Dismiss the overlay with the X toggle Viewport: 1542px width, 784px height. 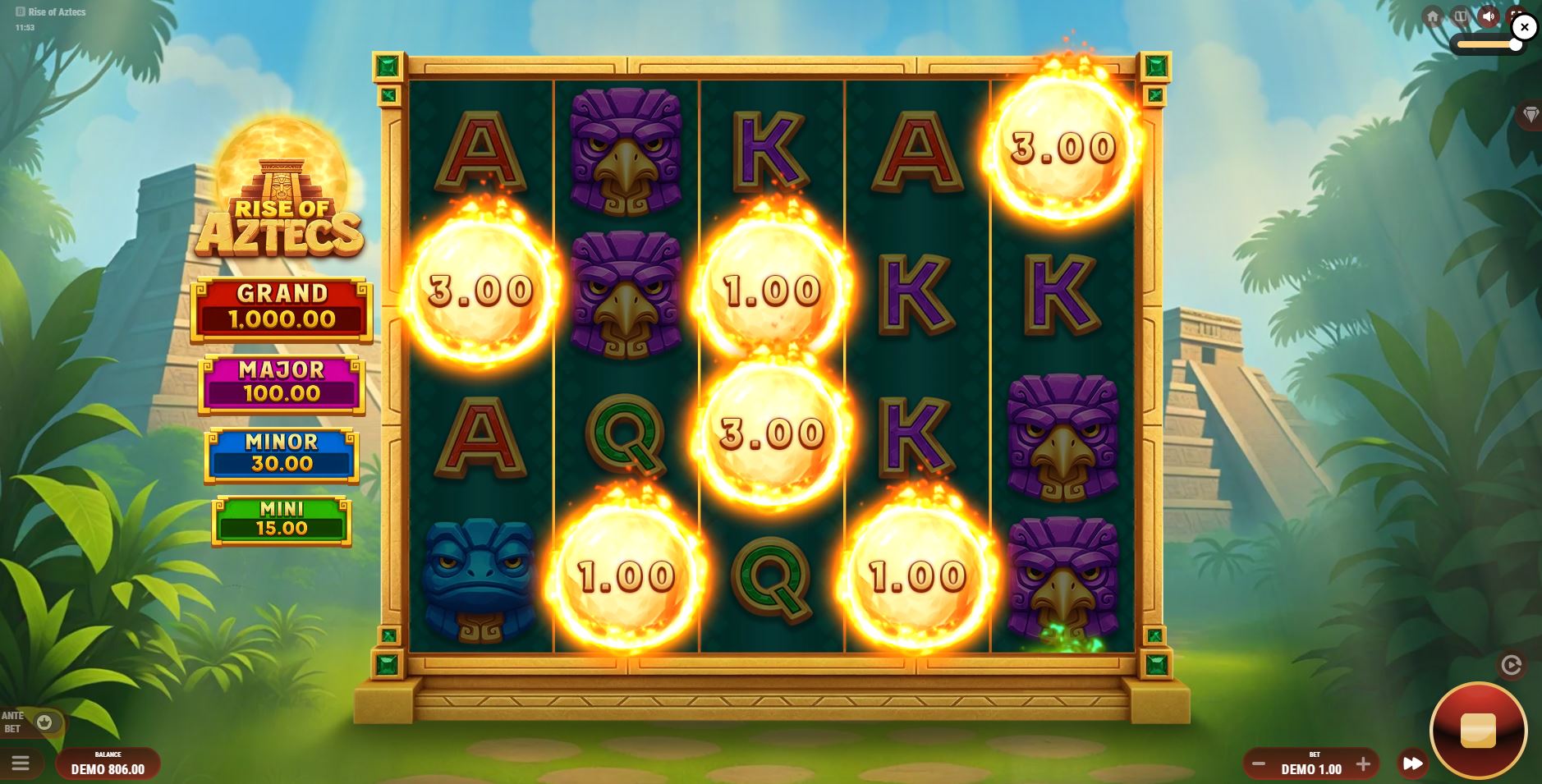(1525, 27)
